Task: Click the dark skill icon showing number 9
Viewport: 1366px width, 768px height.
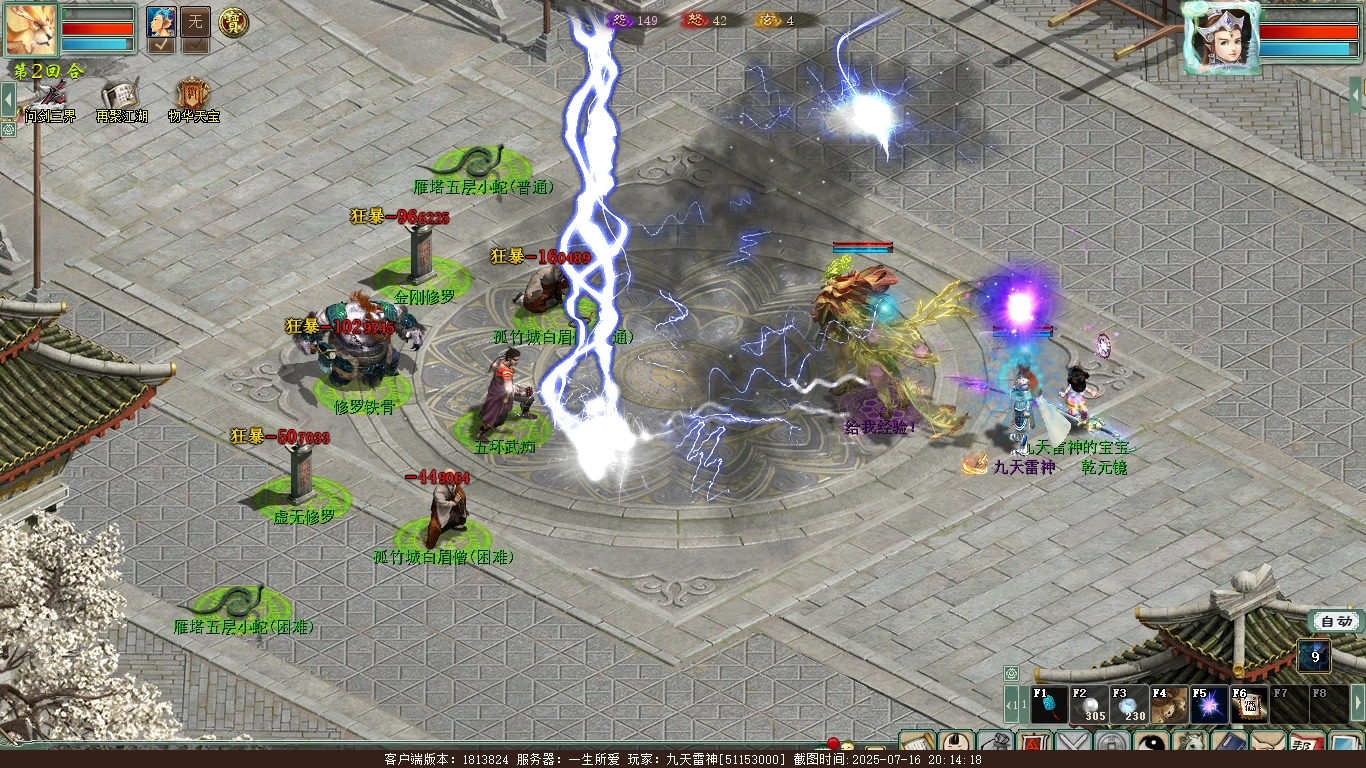Action: click(1314, 657)
